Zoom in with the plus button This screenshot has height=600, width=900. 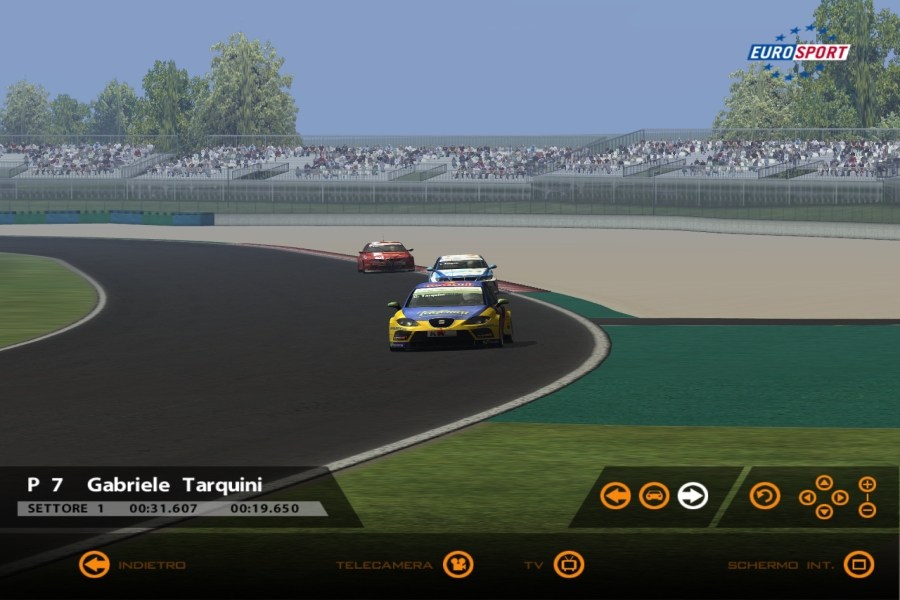click(867, 484)
